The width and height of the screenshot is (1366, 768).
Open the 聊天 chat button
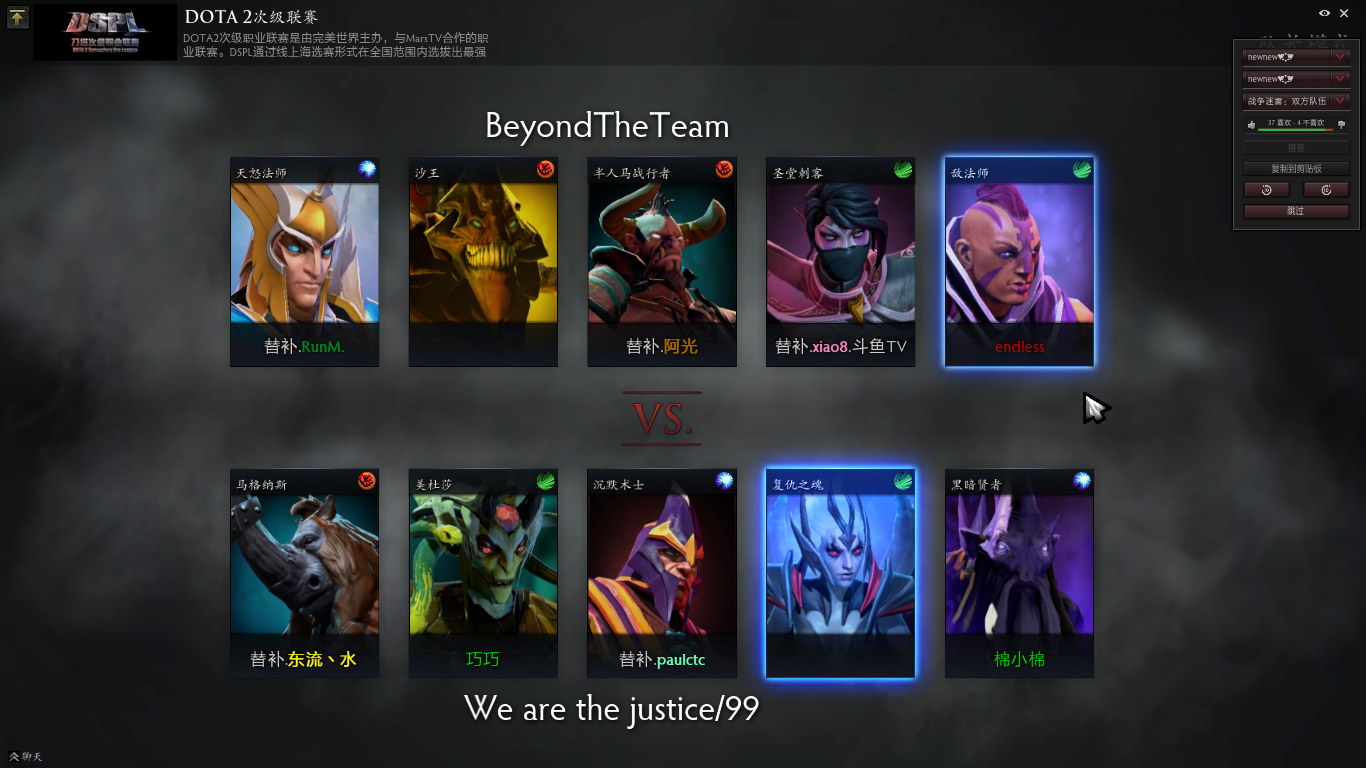coord(26,757)
